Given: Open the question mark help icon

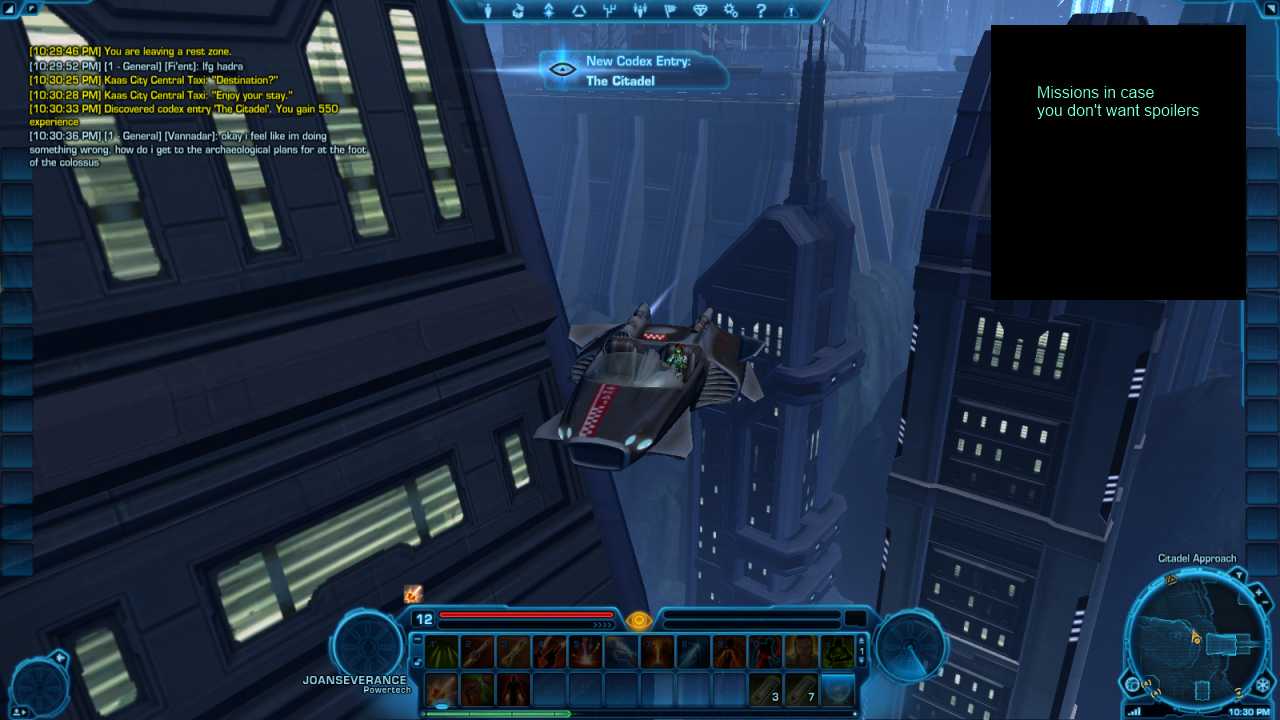Looking at the screenshot, I should pos(761,11).
